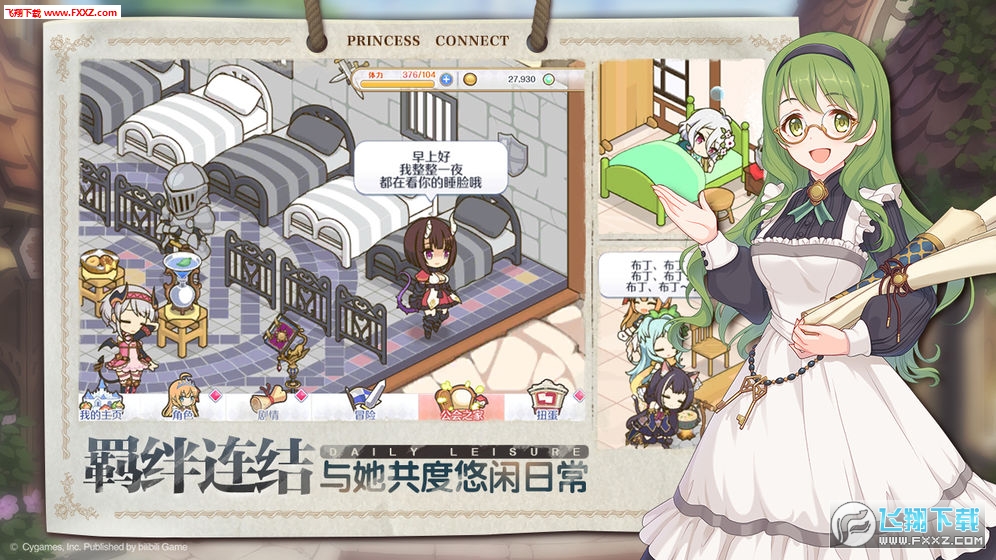Switch to the 角色 characters tab
Viewport: 996px width, 560px height.
click(x=183, y=401)
